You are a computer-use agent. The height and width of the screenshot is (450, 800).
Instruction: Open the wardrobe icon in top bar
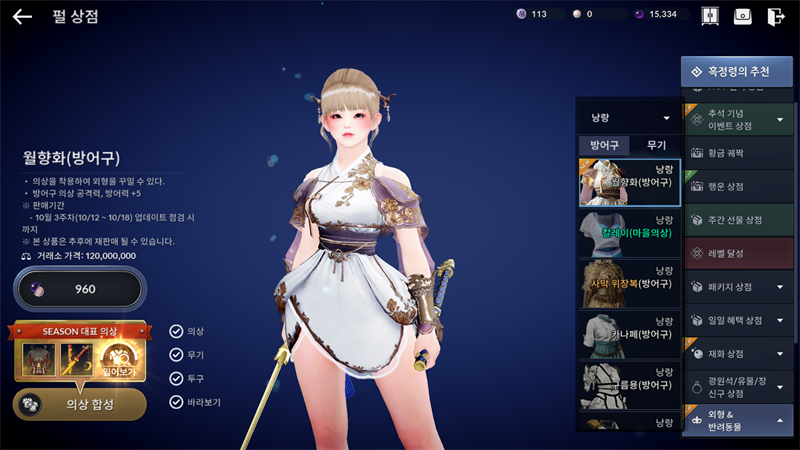(711, 16)
